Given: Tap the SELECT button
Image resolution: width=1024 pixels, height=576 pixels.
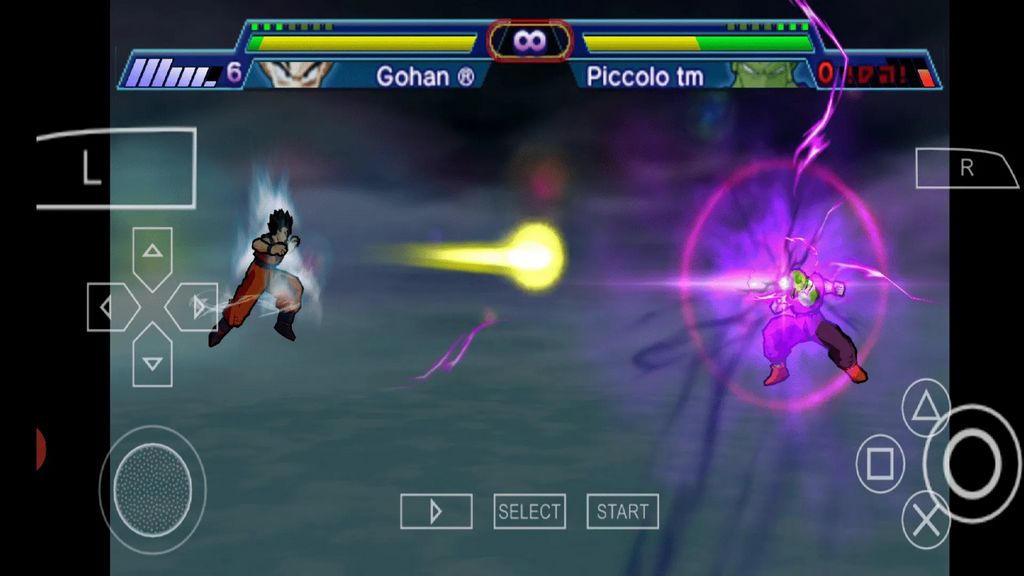Looking at the screenshot, I should 529,512.
